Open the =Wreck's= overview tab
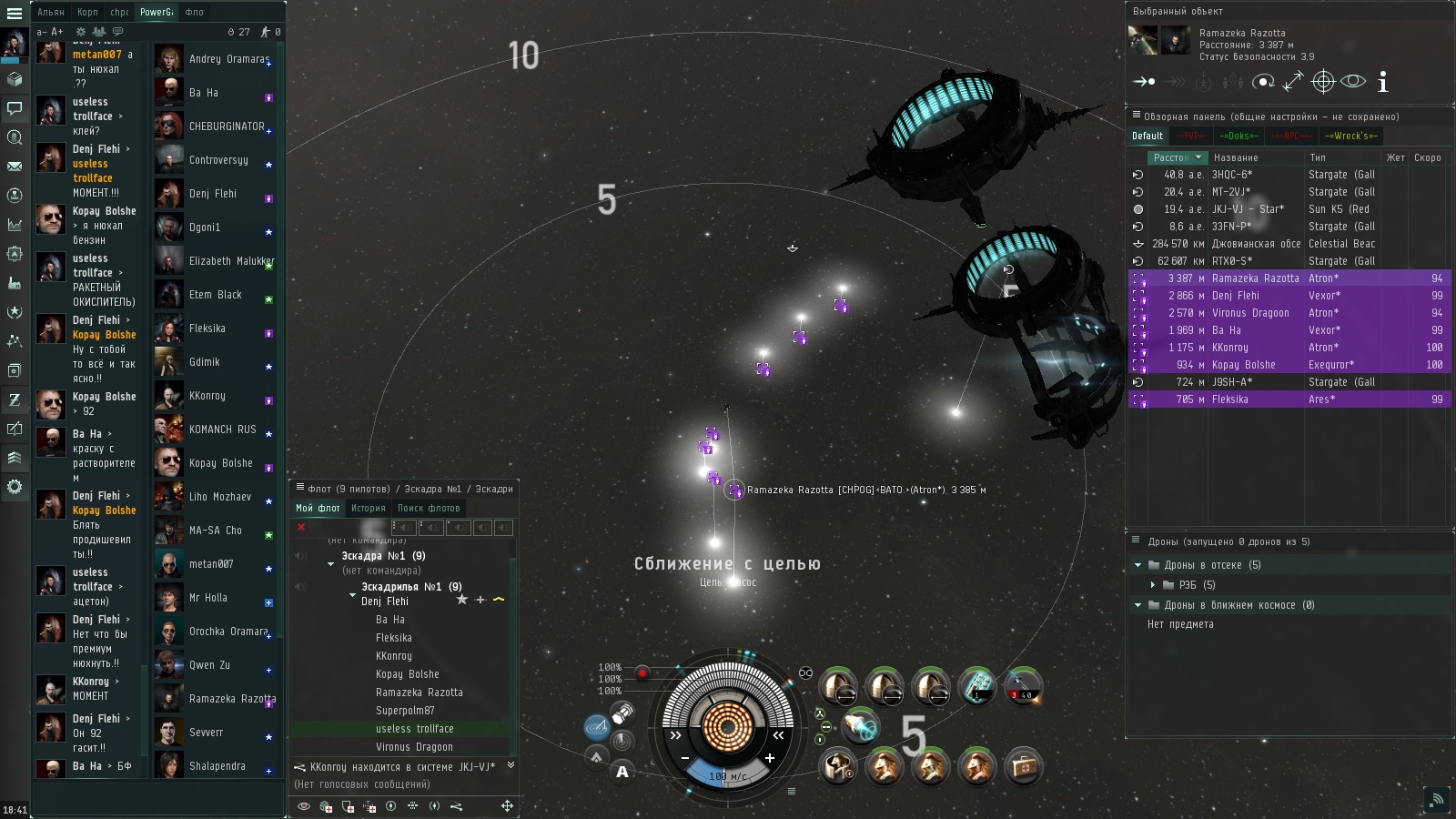The width and height of the screenshot is (1456, 819). pos(1351,136)
